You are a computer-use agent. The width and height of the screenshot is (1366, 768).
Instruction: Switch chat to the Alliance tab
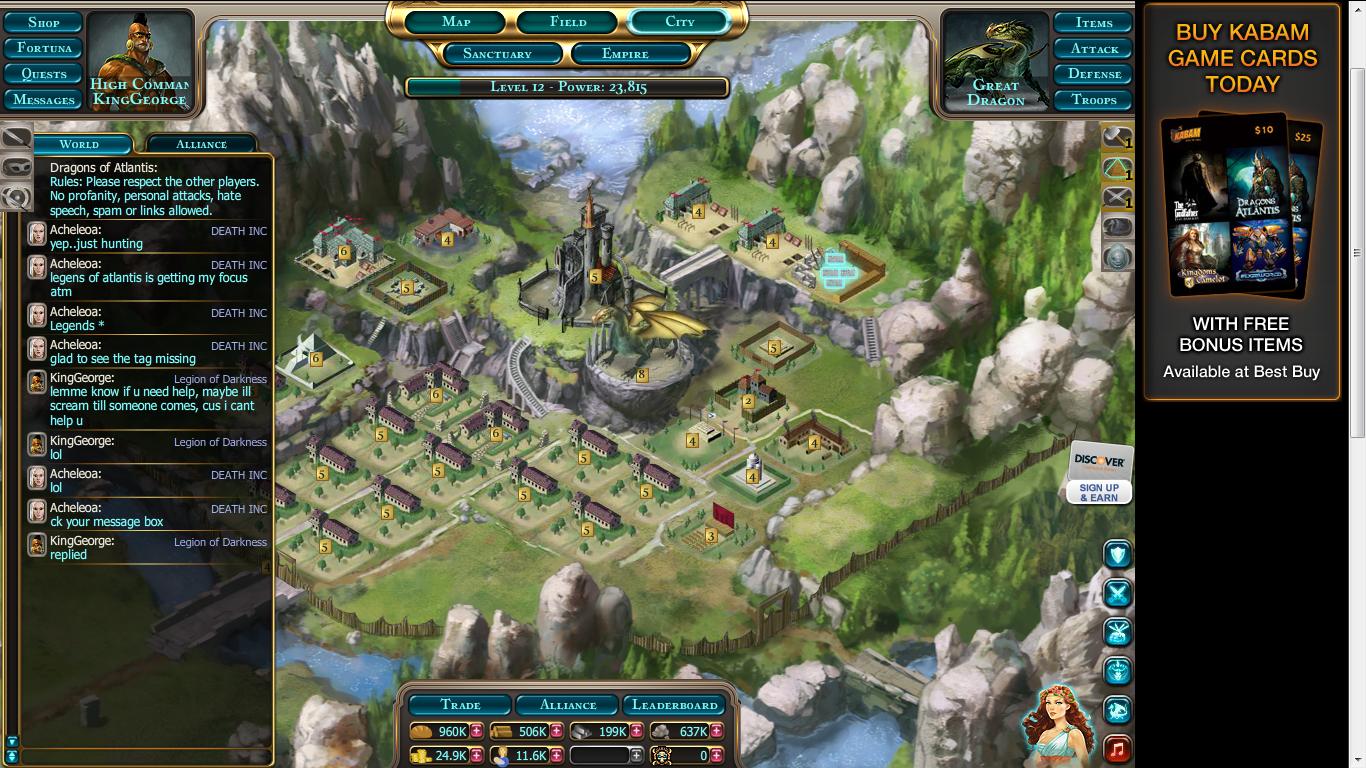(x=201, y=144)
